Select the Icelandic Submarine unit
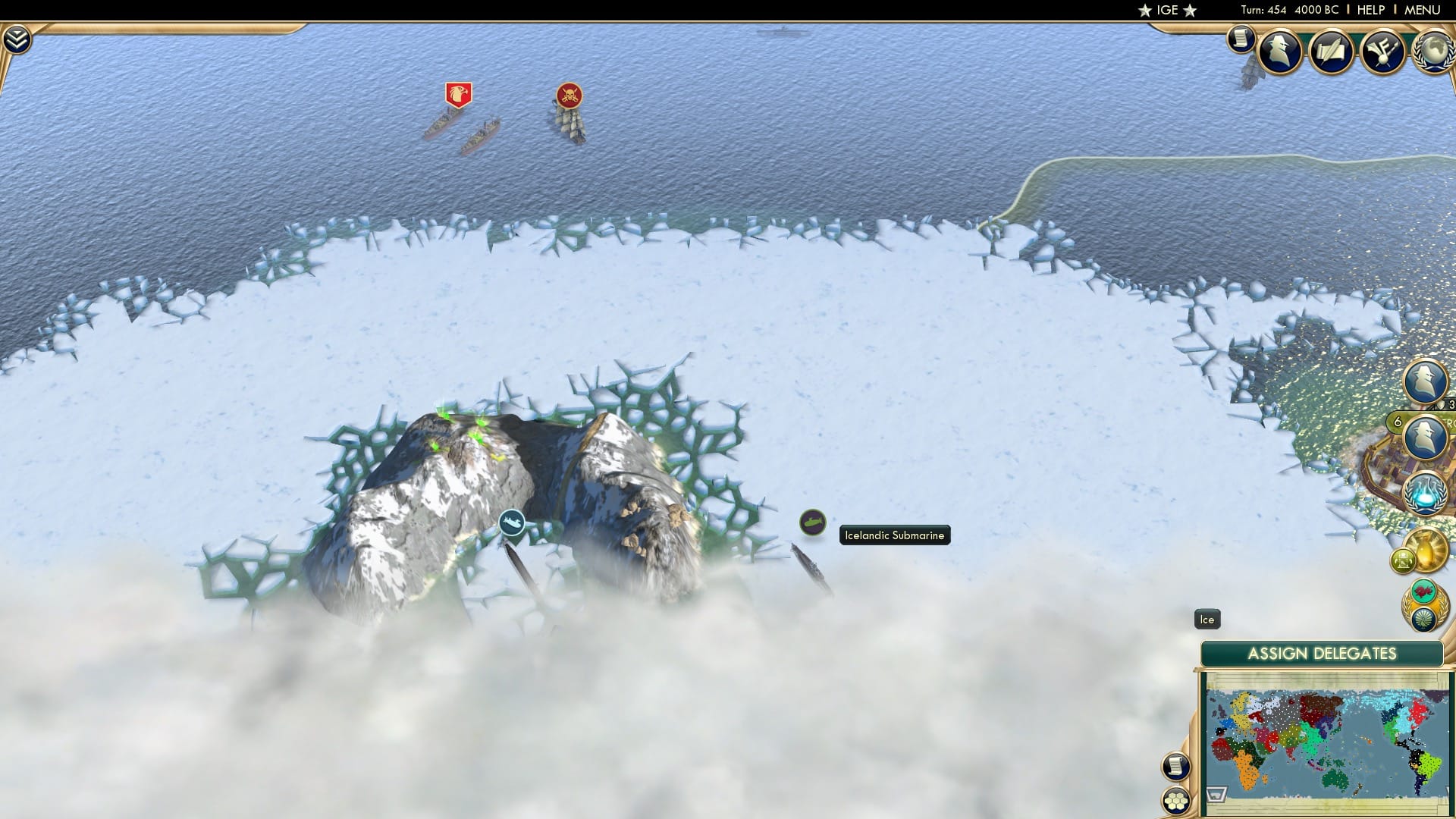 814,523
